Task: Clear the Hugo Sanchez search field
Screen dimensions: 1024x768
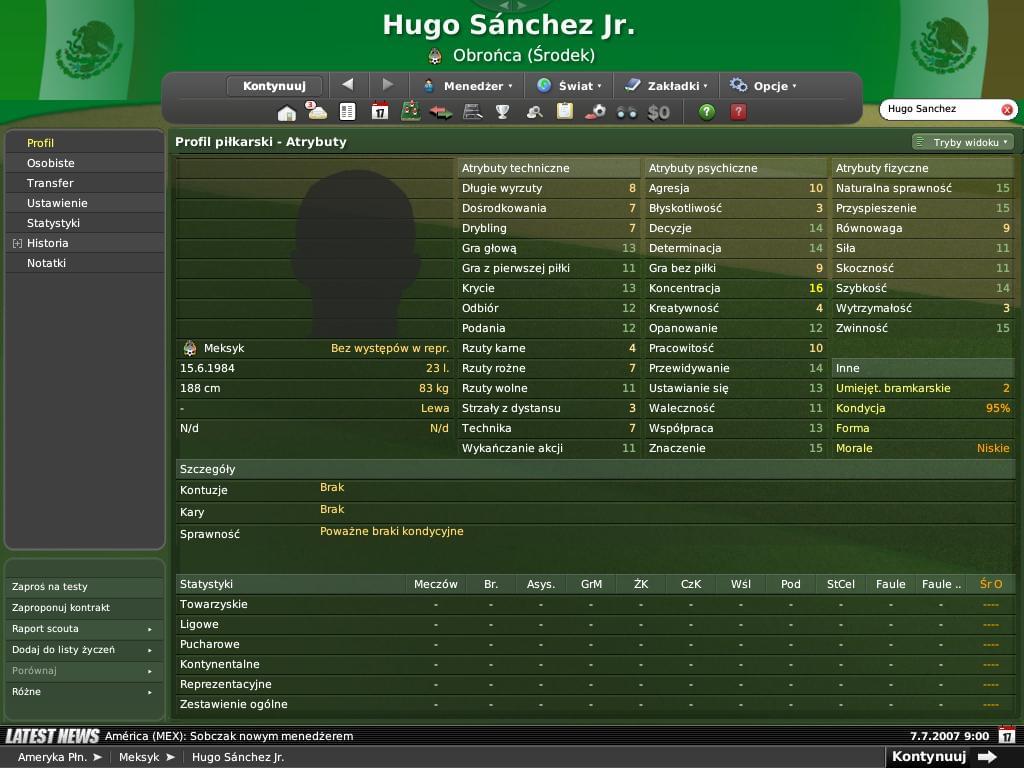Action: click(1007, 110)
